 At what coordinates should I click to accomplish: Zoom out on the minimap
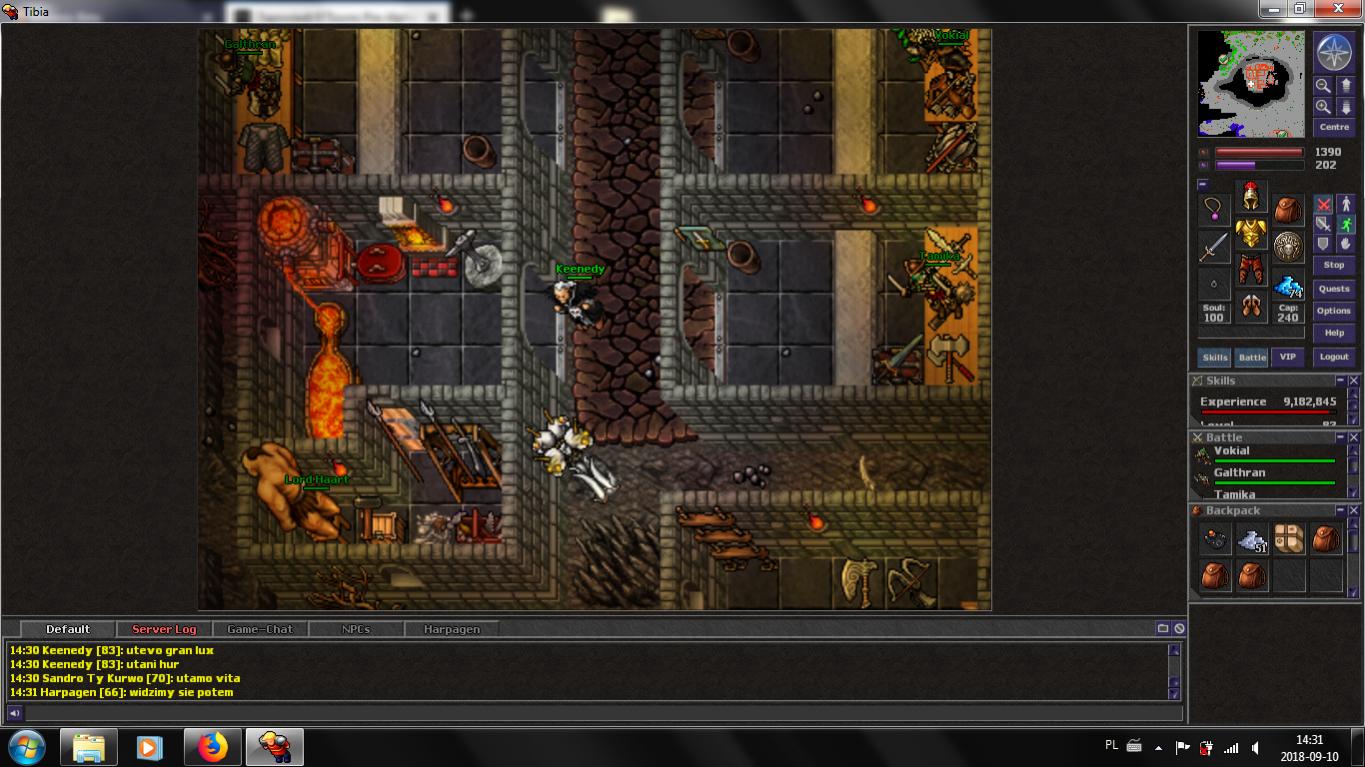(1323, 86)
